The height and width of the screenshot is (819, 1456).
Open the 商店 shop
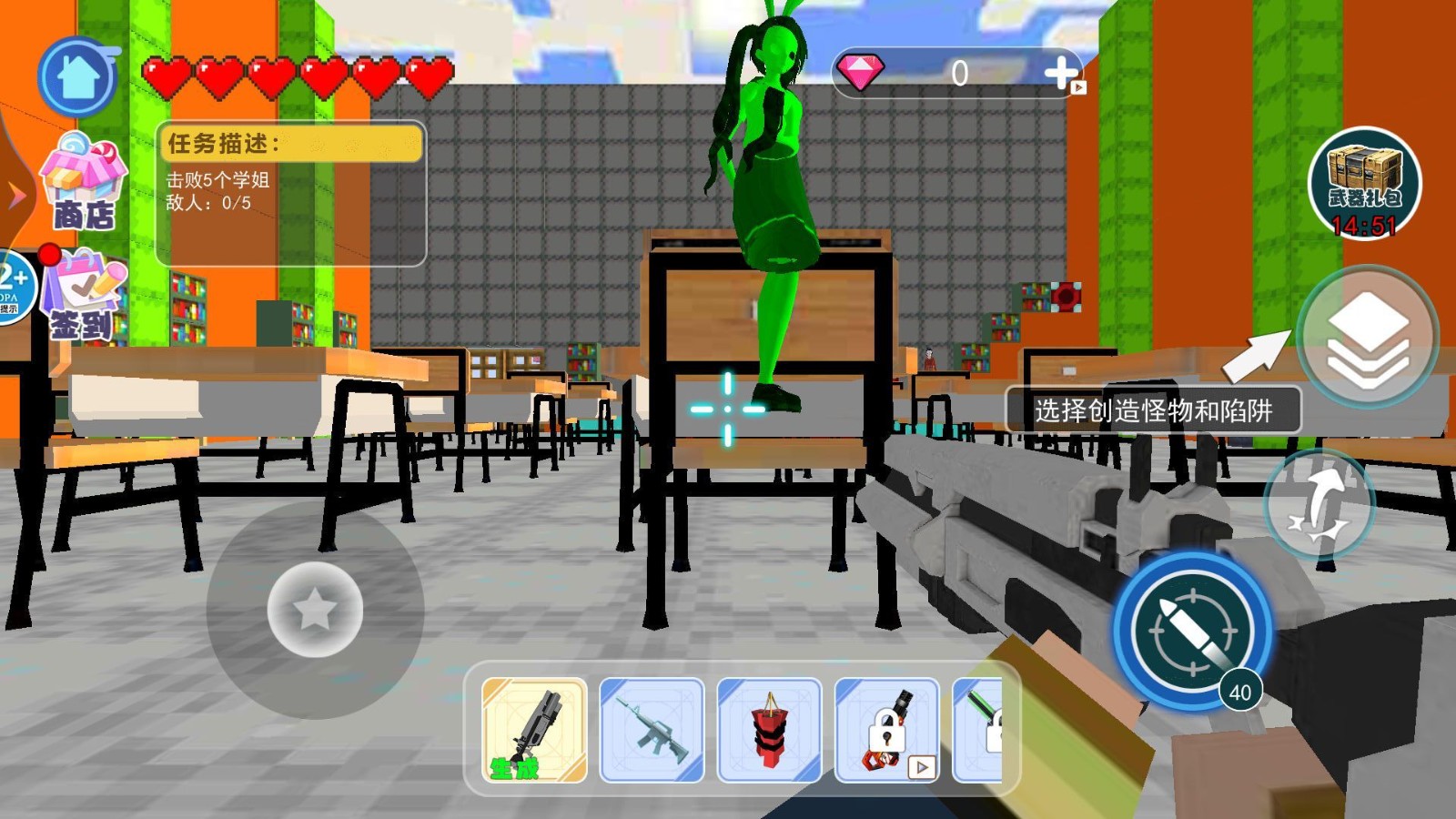tap(83, 182)
